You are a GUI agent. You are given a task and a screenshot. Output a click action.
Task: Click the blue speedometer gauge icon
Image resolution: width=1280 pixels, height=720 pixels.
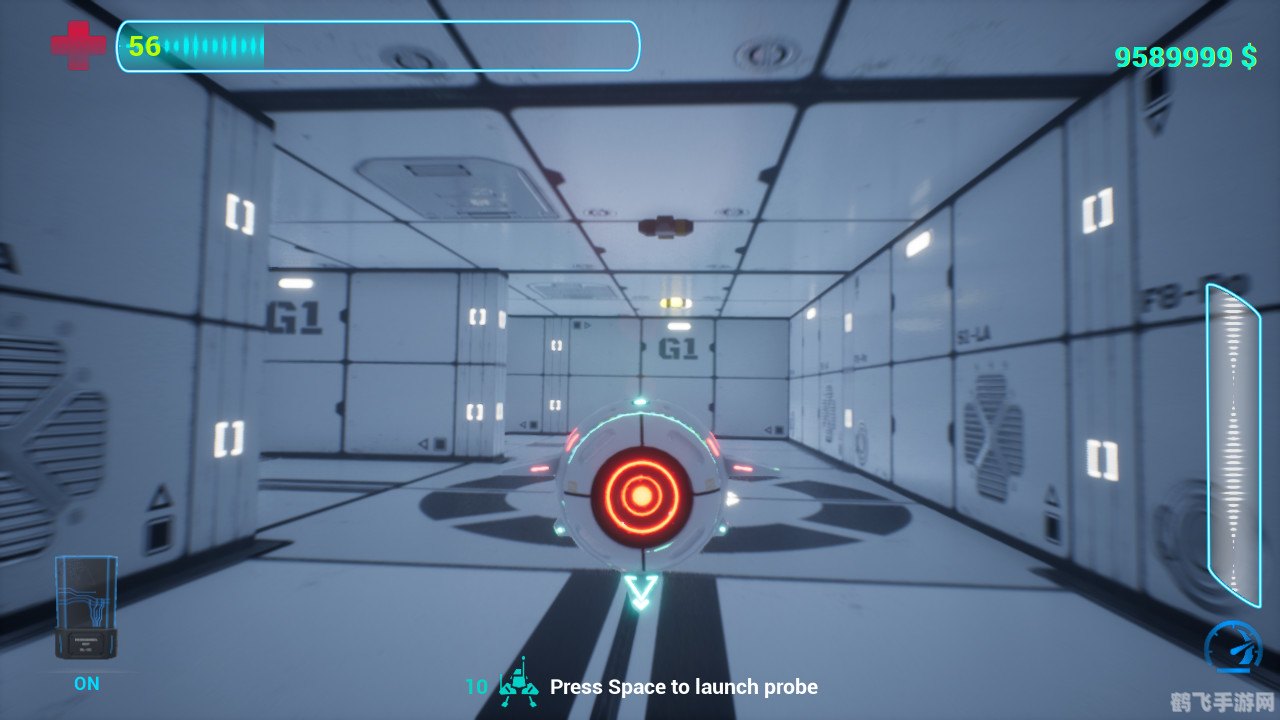1232,647
